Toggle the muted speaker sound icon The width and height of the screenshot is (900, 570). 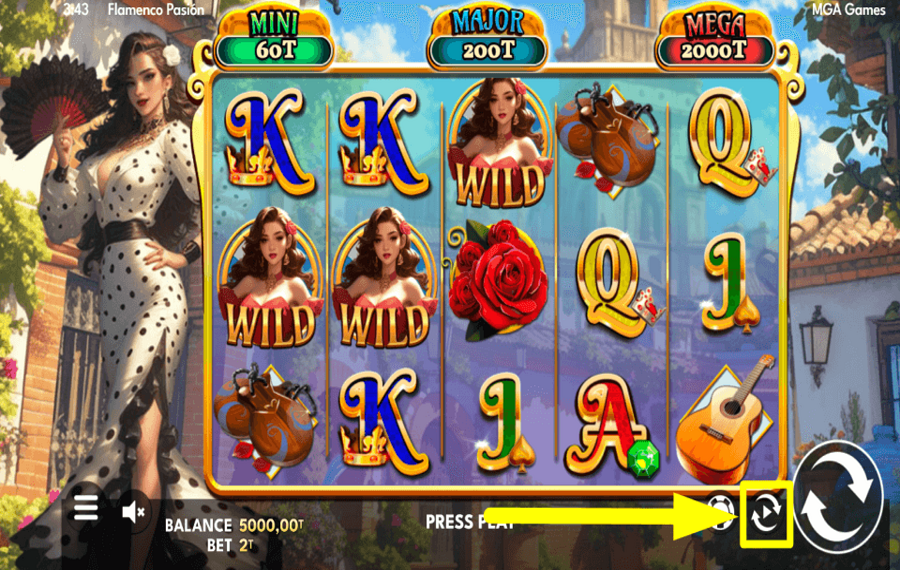[x=133, y=512]
